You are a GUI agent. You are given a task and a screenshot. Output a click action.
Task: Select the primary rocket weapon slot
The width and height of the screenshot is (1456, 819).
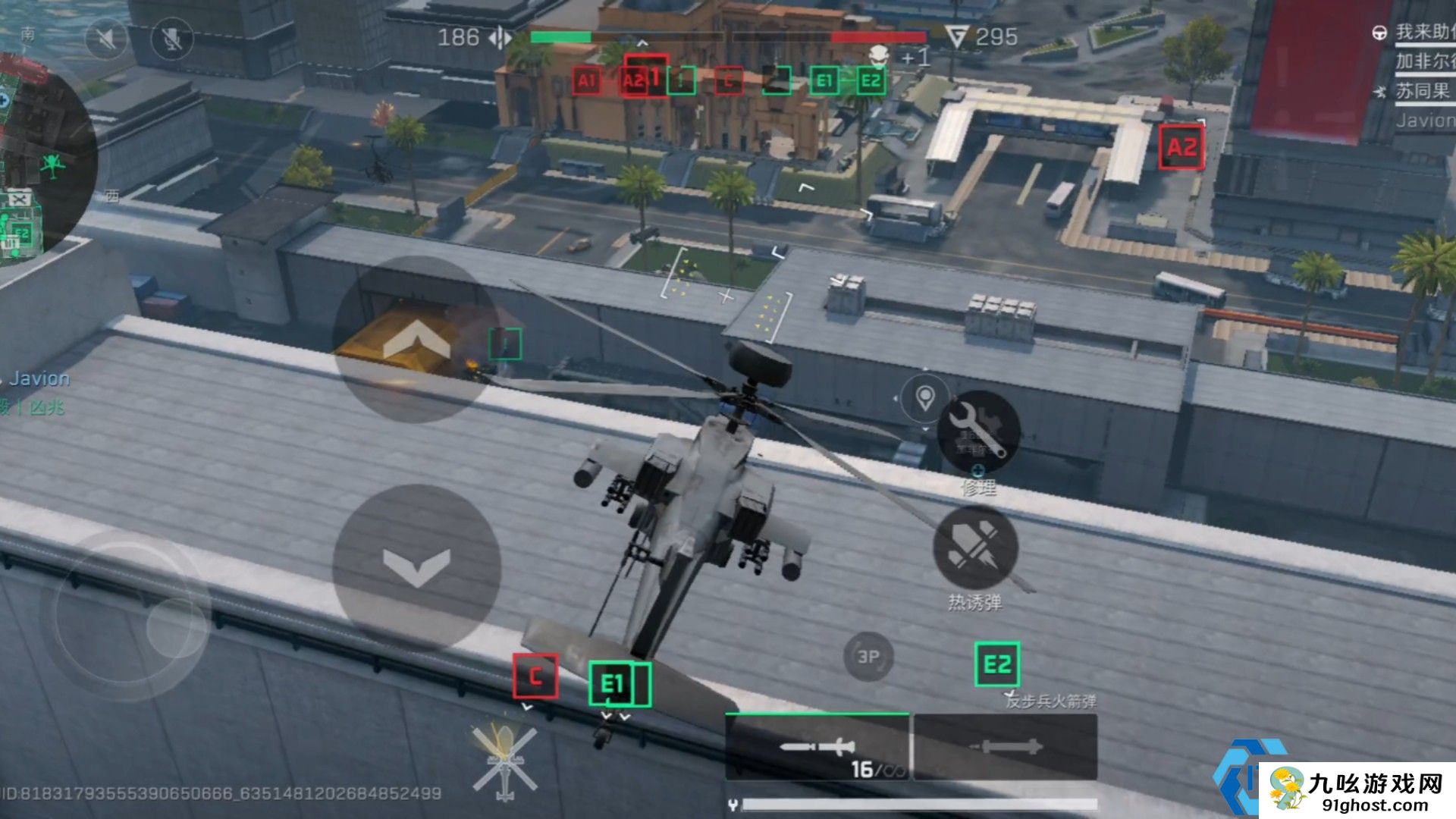pyautogui.click(x=817, y=748)
